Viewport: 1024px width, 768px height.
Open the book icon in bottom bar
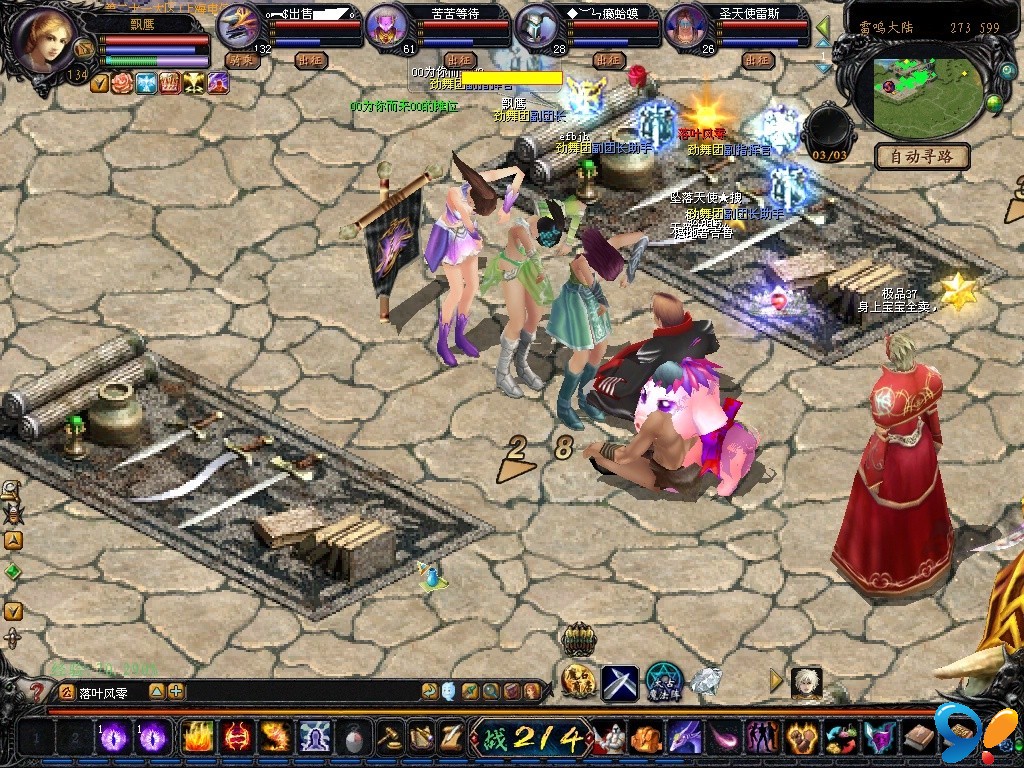click(x=919, y=737)
